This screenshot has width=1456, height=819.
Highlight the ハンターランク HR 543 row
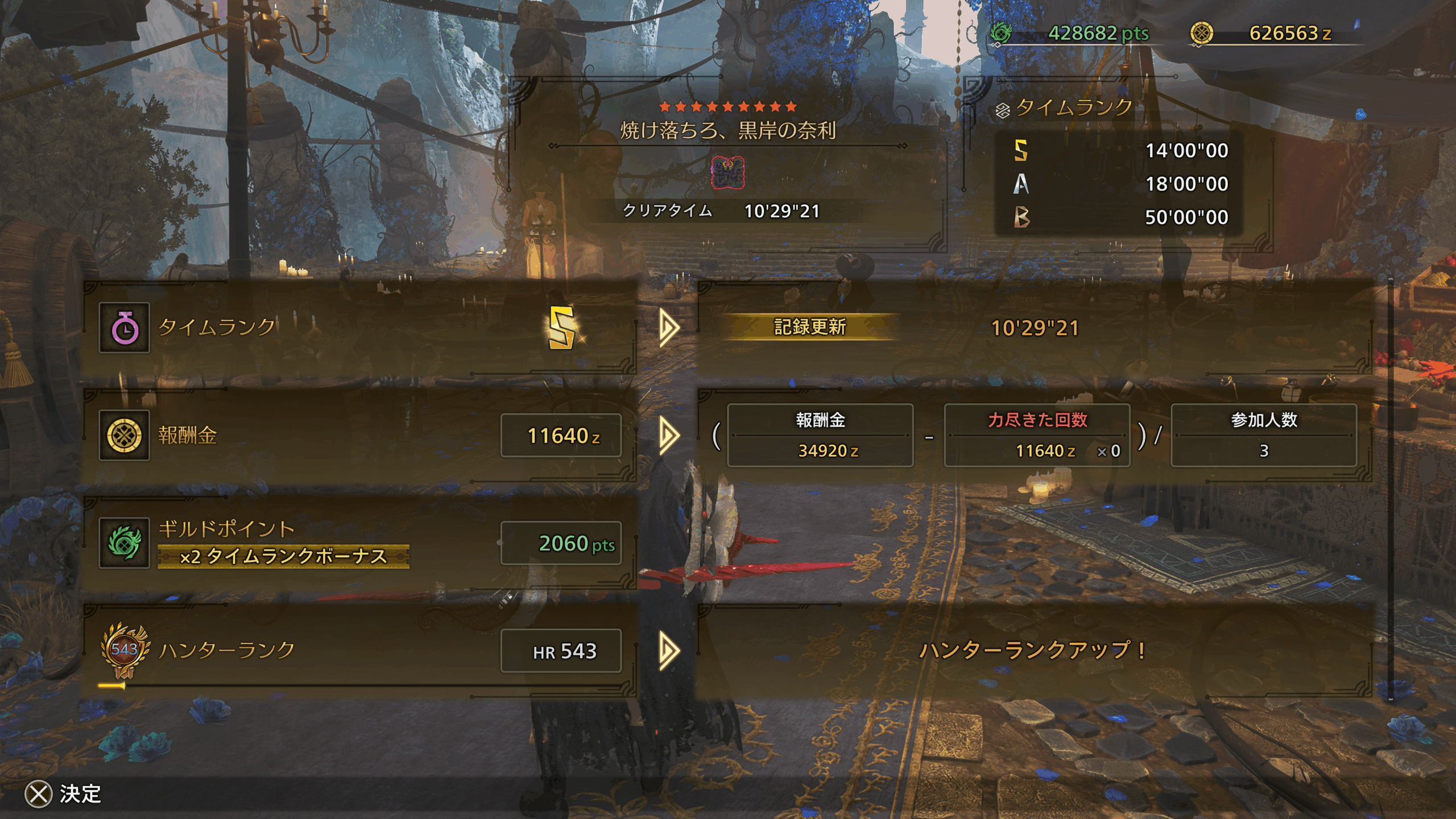pos(359,651)
